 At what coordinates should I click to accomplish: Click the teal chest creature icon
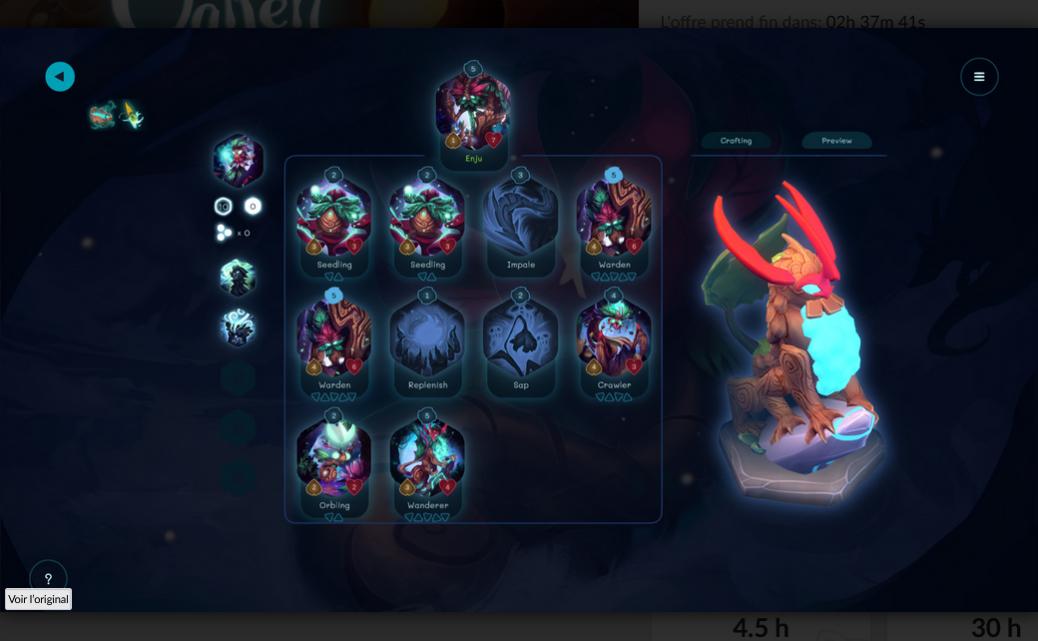(102, 116)
